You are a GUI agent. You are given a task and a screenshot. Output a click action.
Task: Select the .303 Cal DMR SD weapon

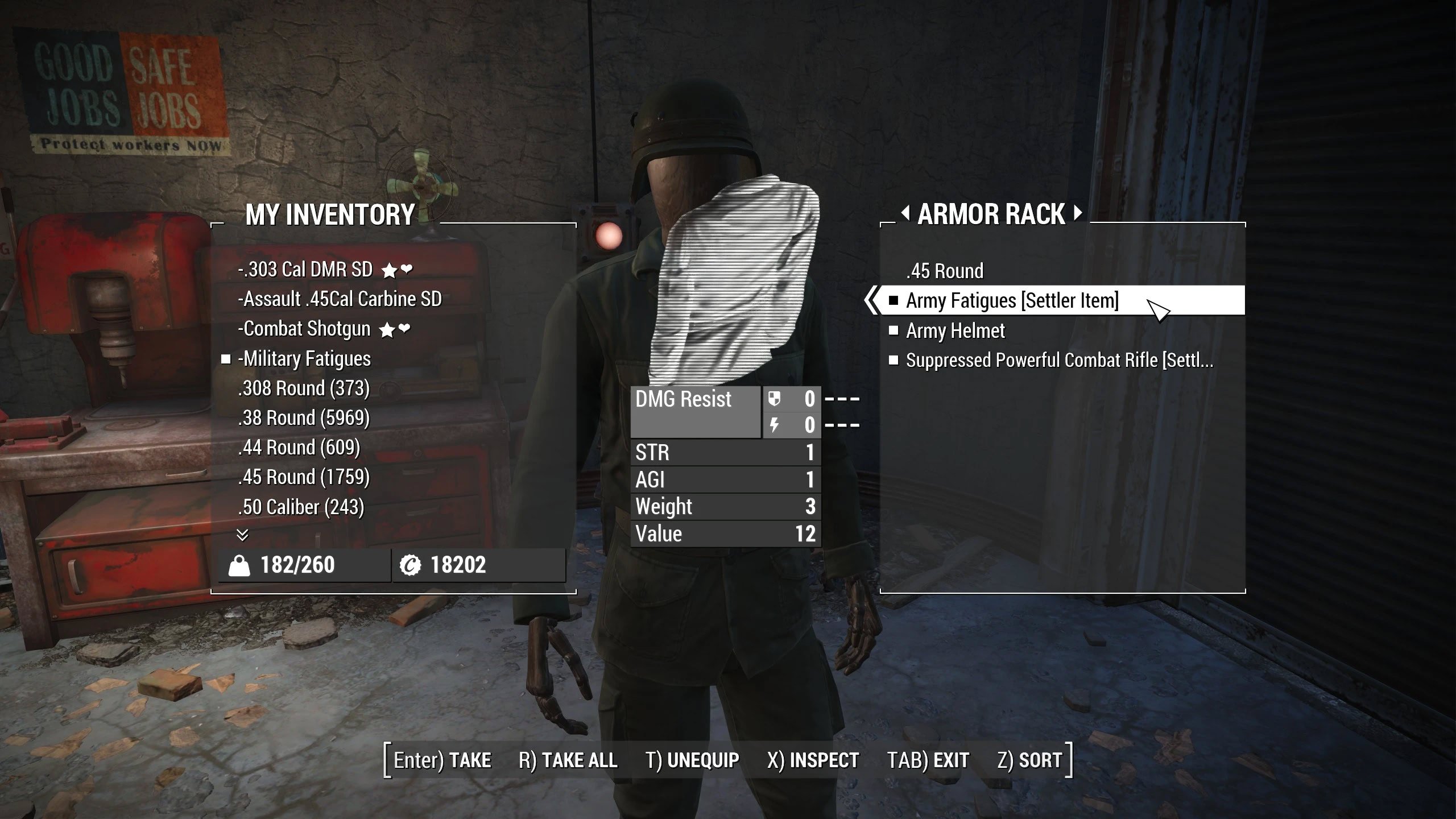pyautogui.click(x=305, y=270)
